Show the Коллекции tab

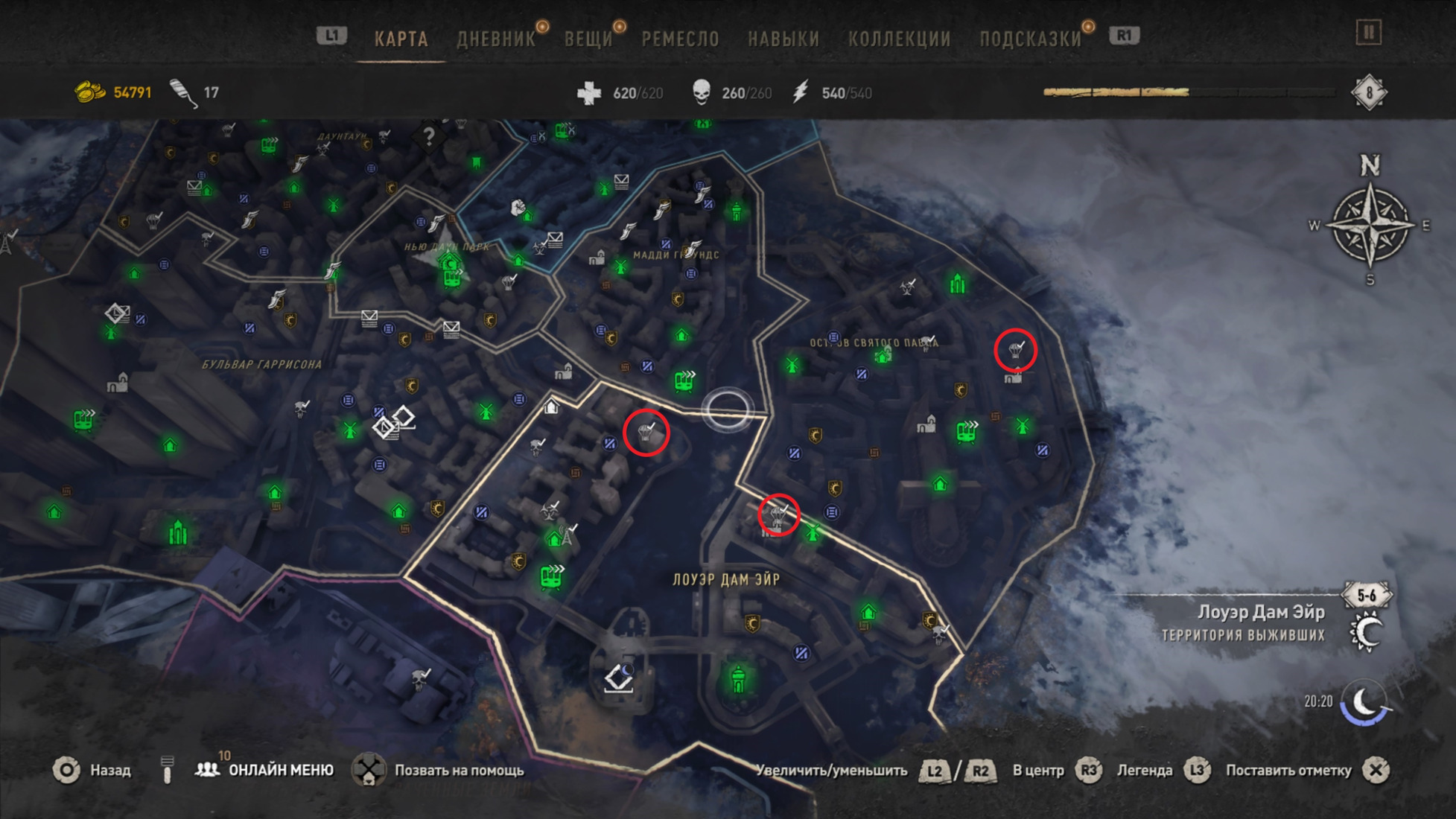[899, 39]
